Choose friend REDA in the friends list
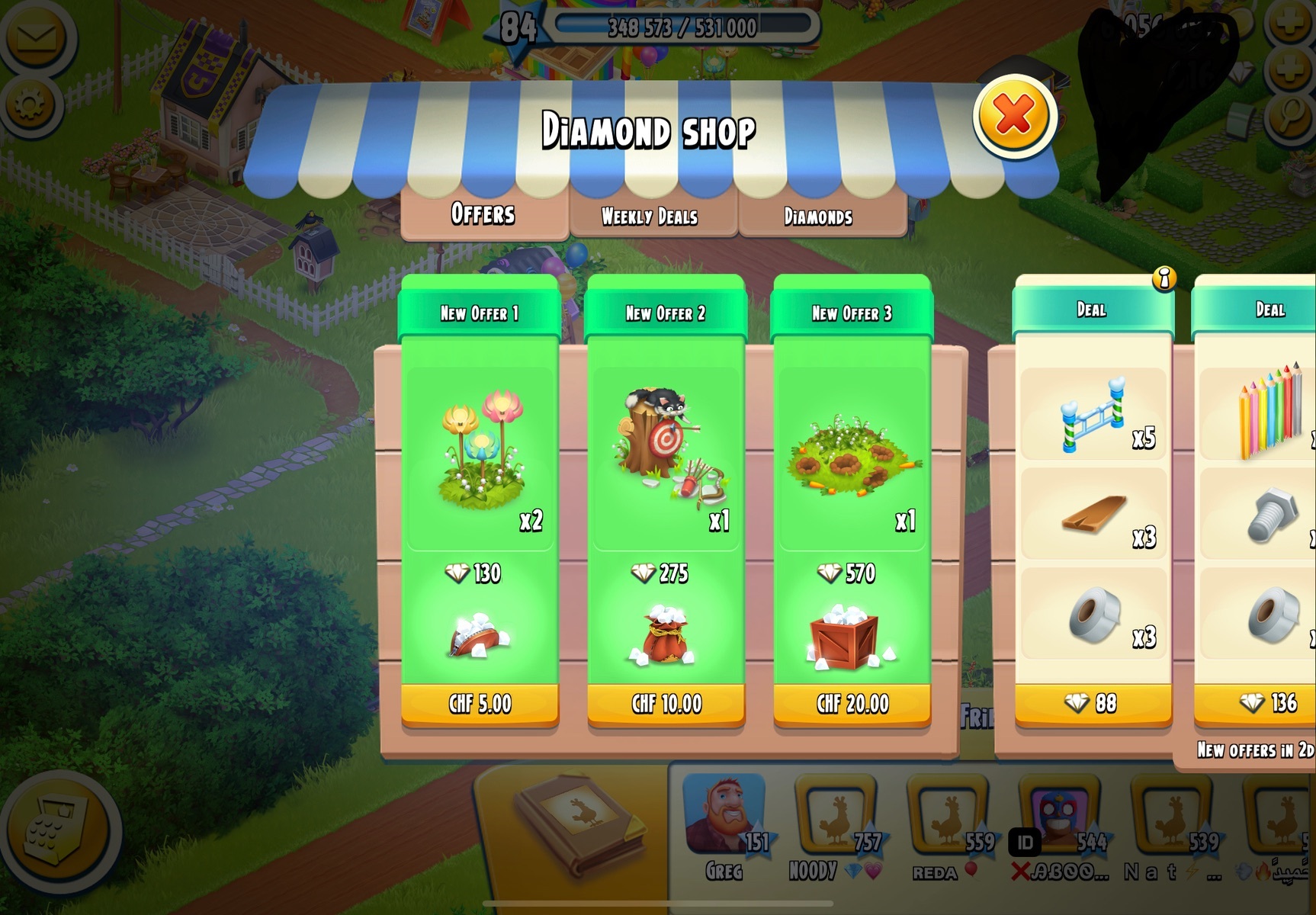The image size is (1316, 915). point(948,817)
